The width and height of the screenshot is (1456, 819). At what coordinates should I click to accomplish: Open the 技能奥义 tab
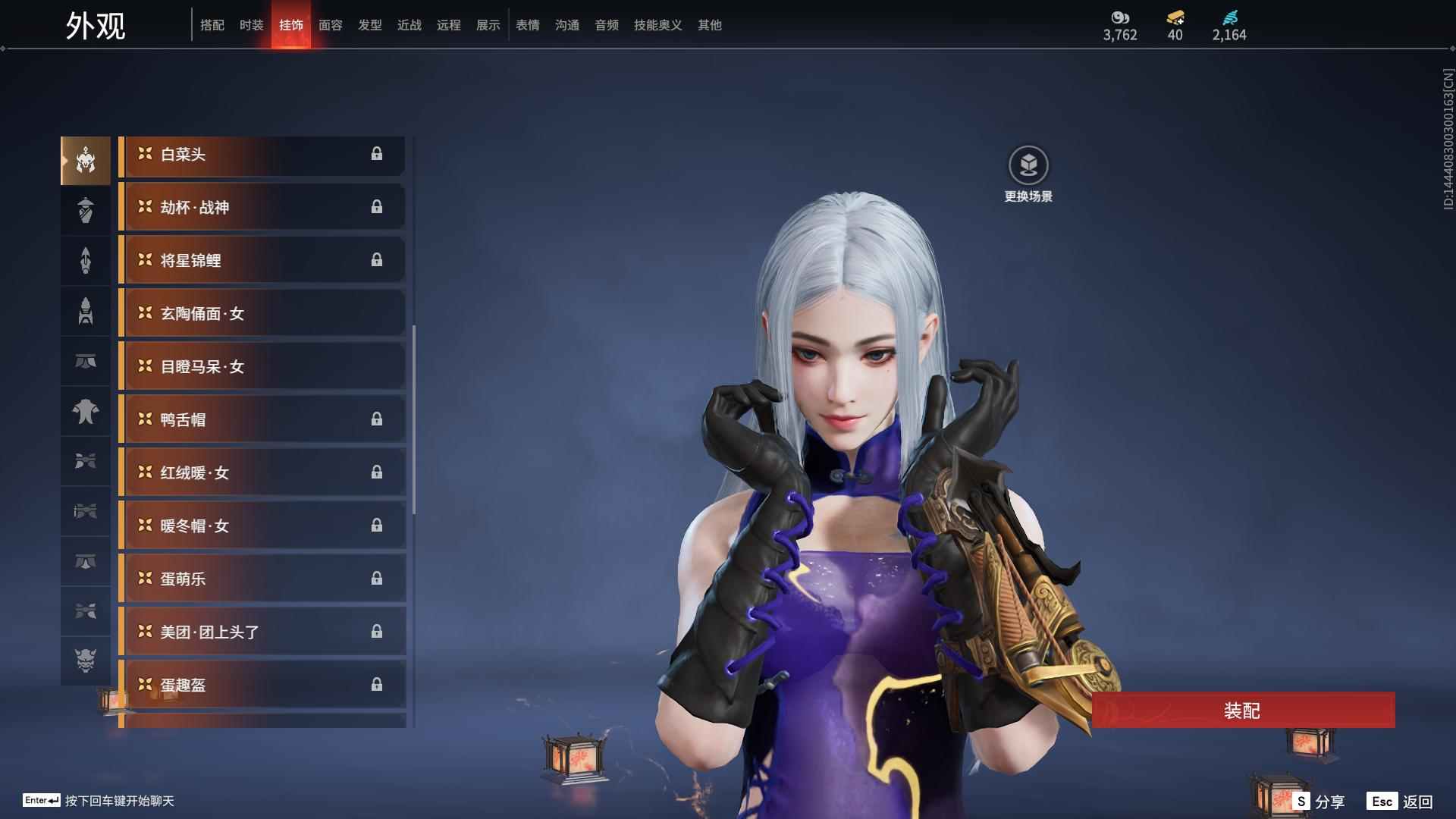(657, 25)
